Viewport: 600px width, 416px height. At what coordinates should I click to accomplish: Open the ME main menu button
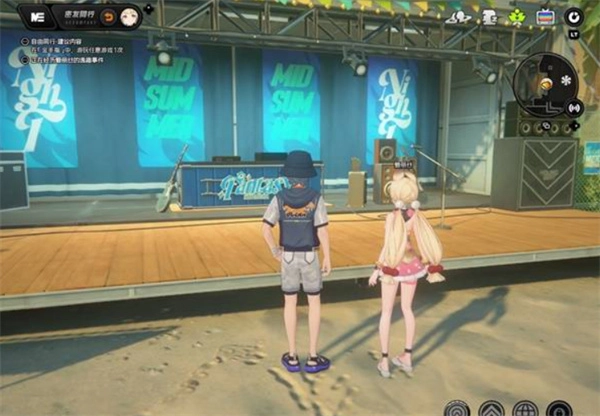[x=39, y=17]
